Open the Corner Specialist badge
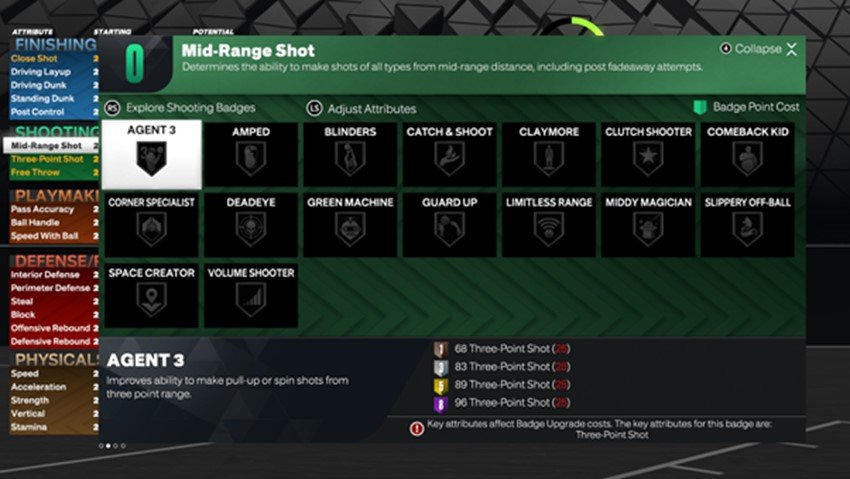This screenshot has width=850, height=479. coord(153,225)
